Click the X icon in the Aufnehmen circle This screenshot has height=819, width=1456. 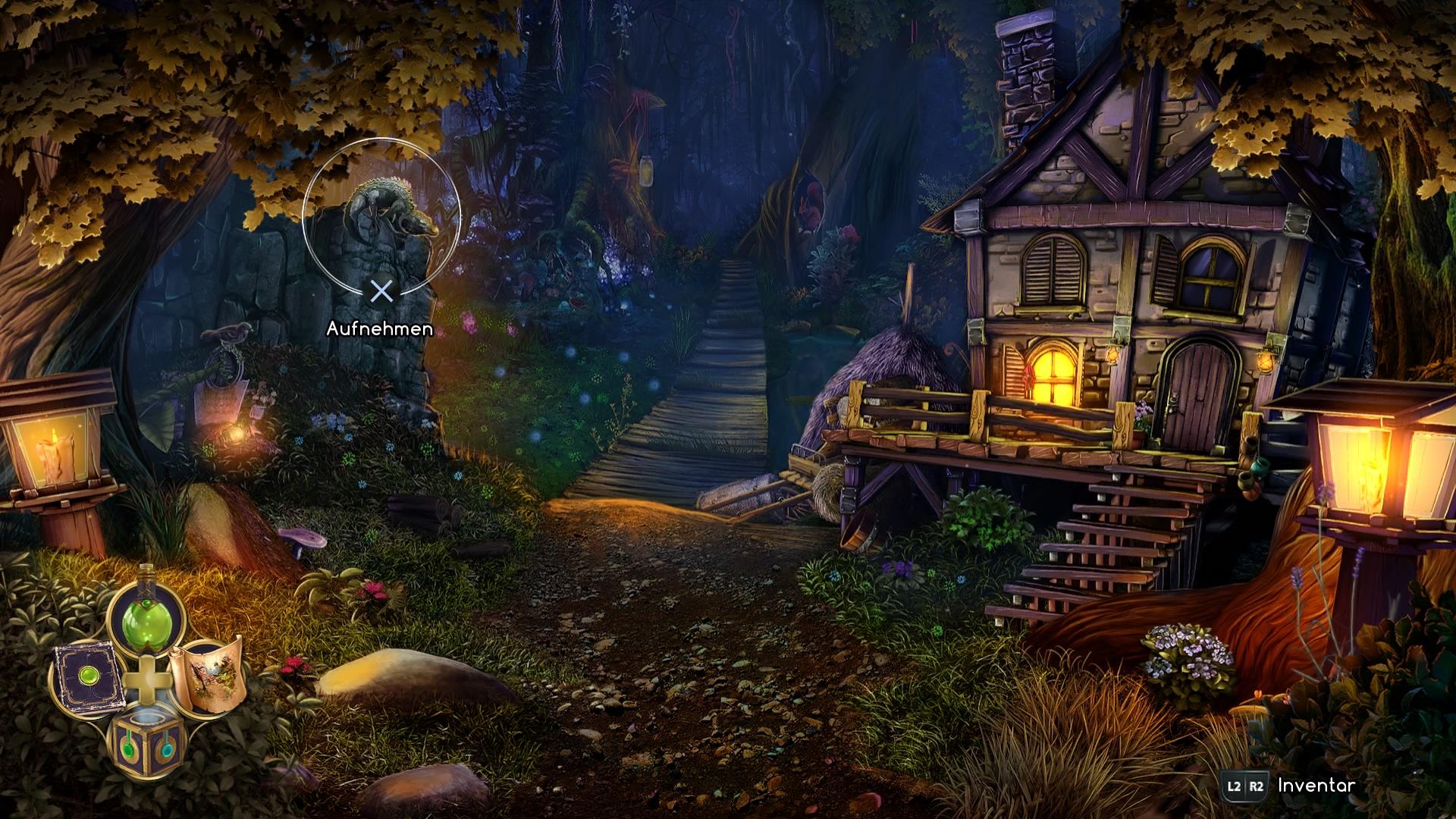coord(381,292)
